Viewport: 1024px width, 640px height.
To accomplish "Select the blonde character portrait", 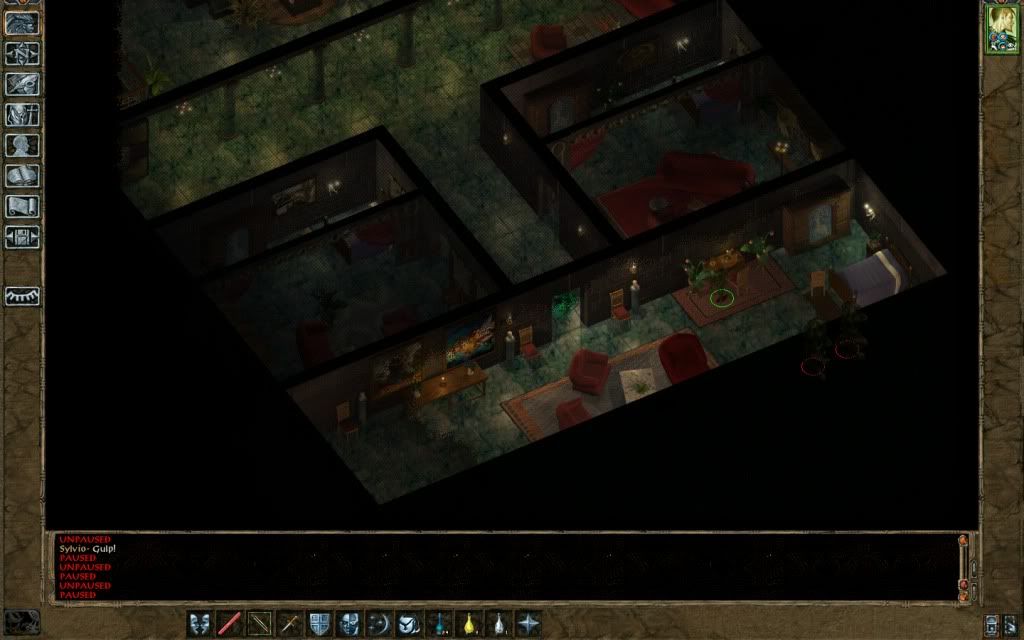I will point(1000,27).
